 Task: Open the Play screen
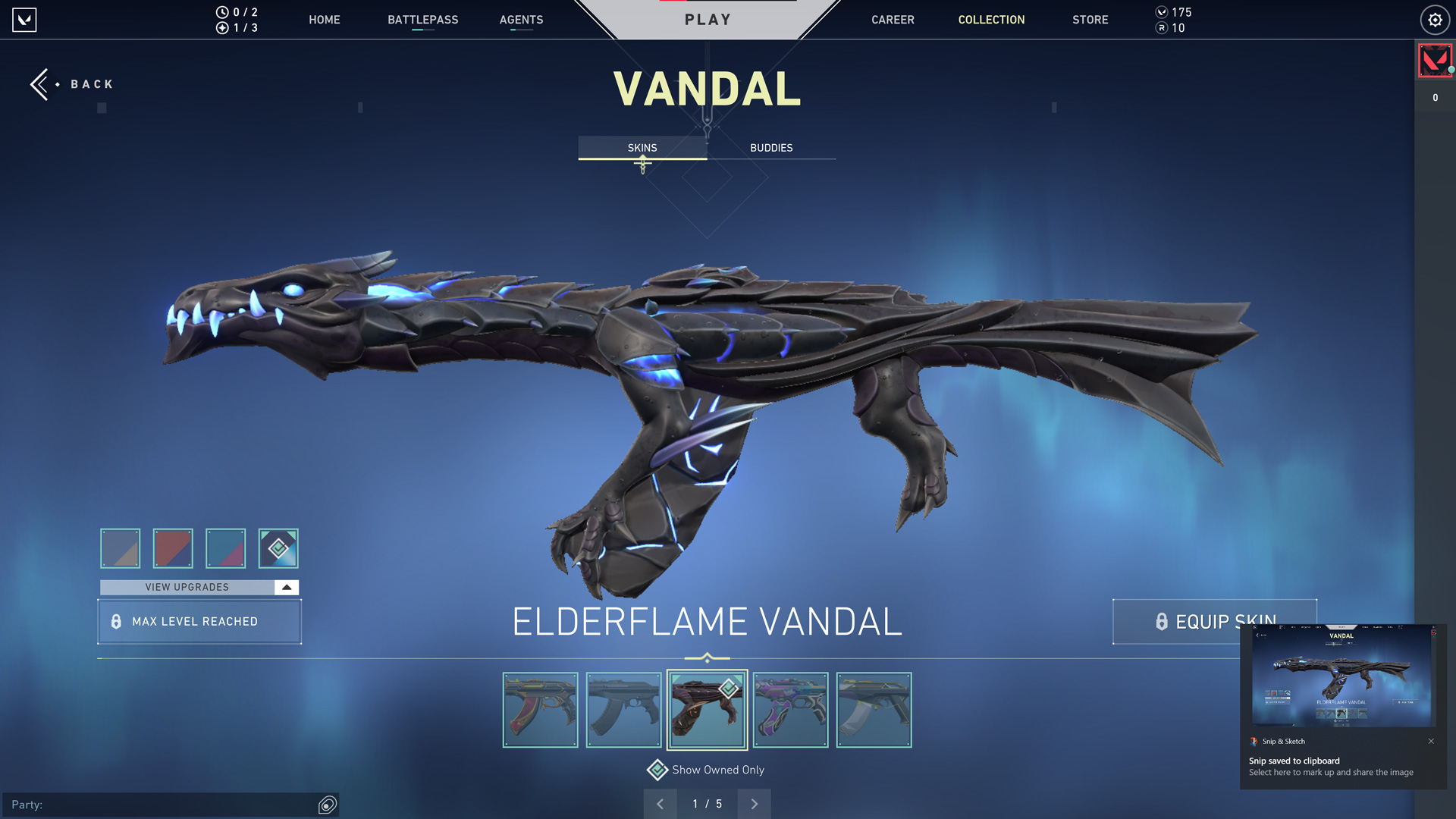[x=708, y=19]
